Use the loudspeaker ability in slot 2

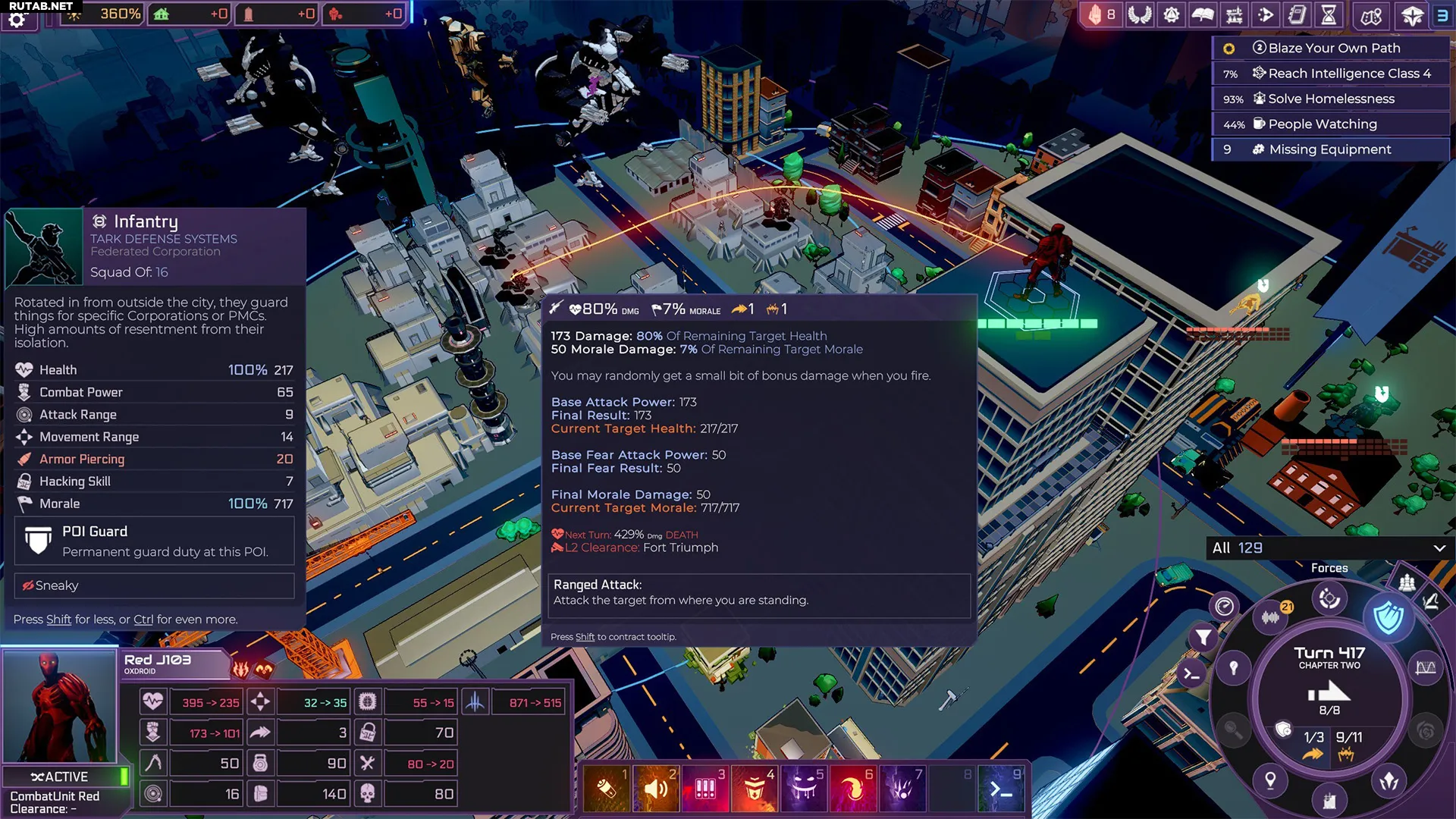point(656,789)
